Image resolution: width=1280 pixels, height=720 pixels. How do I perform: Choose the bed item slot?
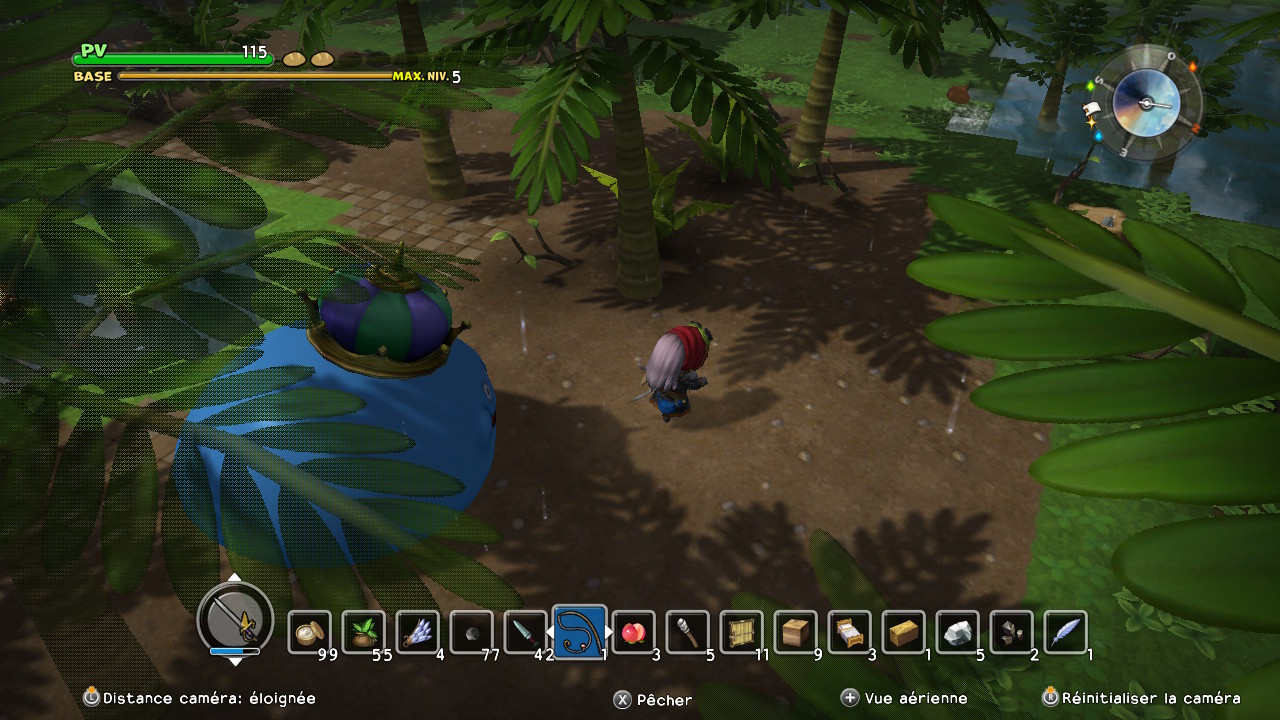click(849, 632)
